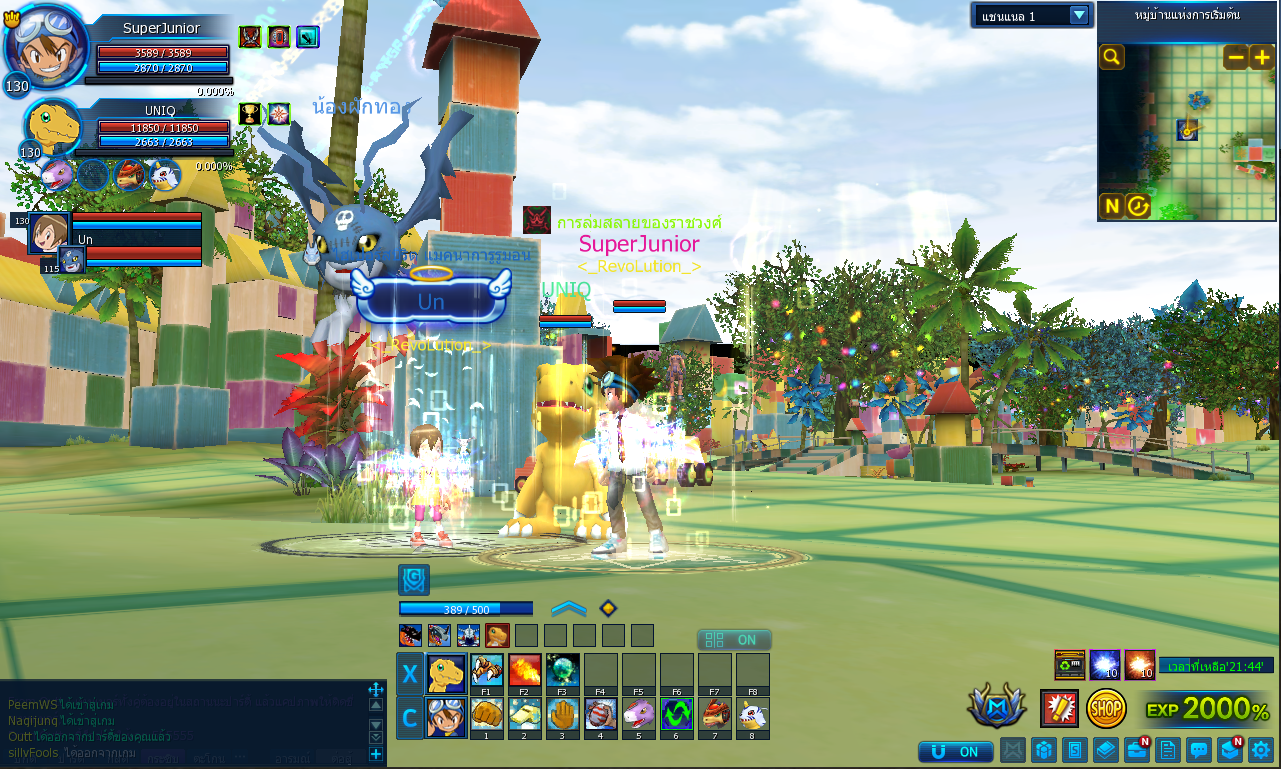Click the minimap zoom-out minus button

click(x=1236, y=57)
